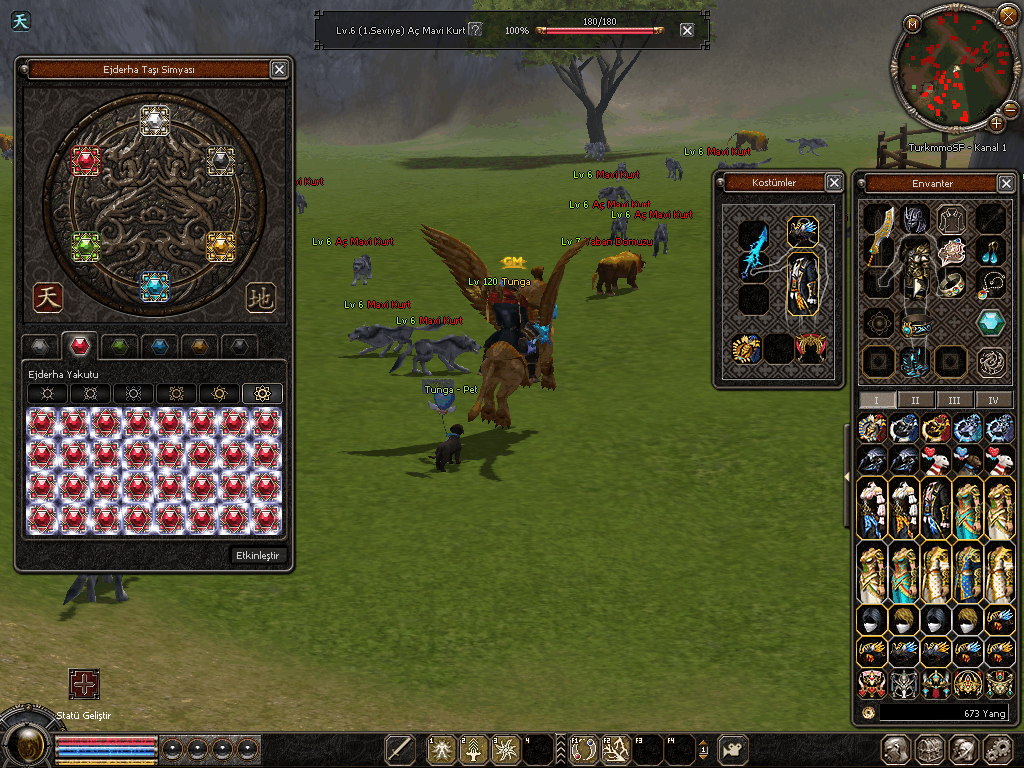
Task: Close the Envanter window
Action: pos(1006,183)
